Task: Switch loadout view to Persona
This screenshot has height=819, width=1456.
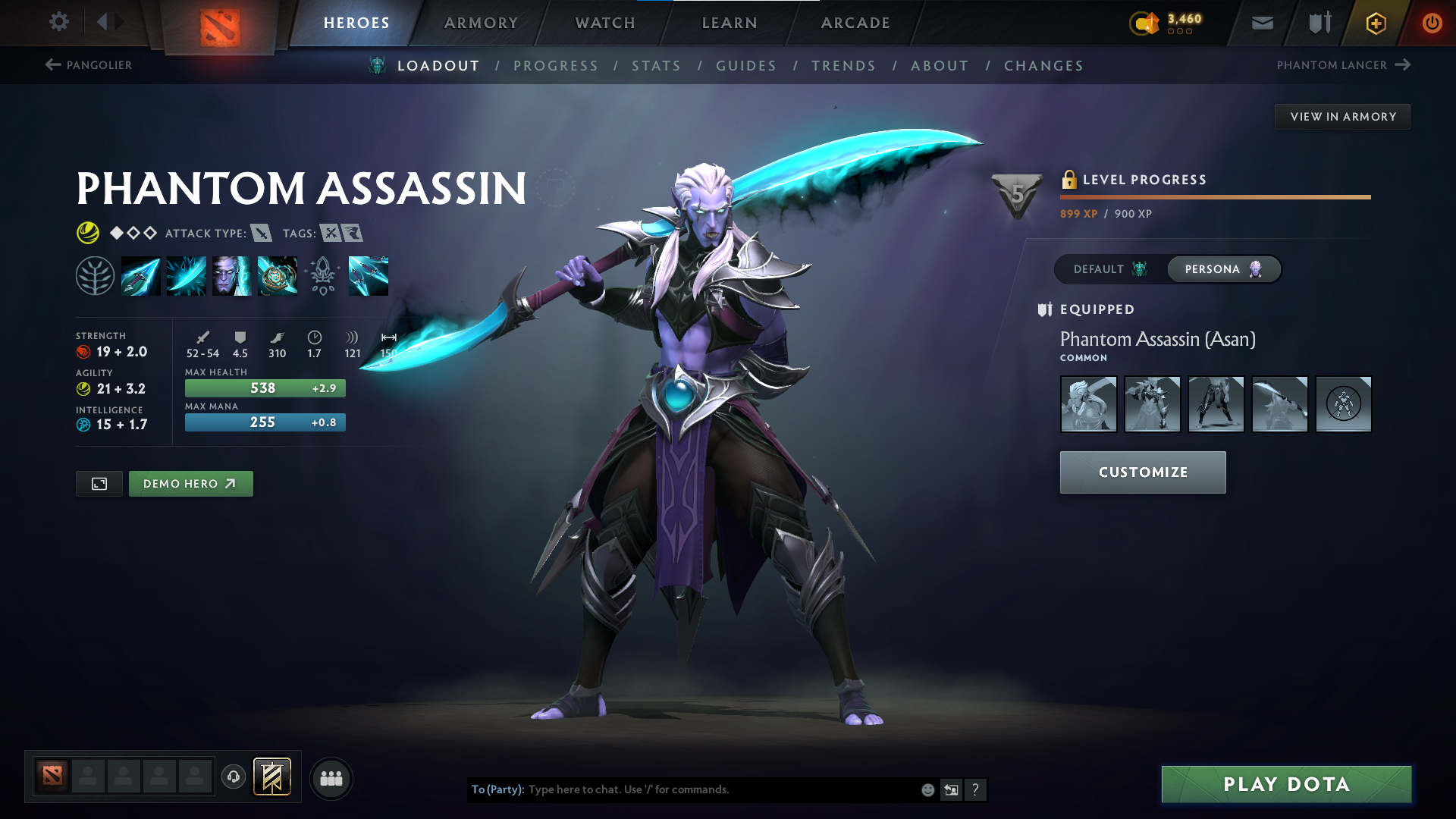Action: (x=1223, y=269)
